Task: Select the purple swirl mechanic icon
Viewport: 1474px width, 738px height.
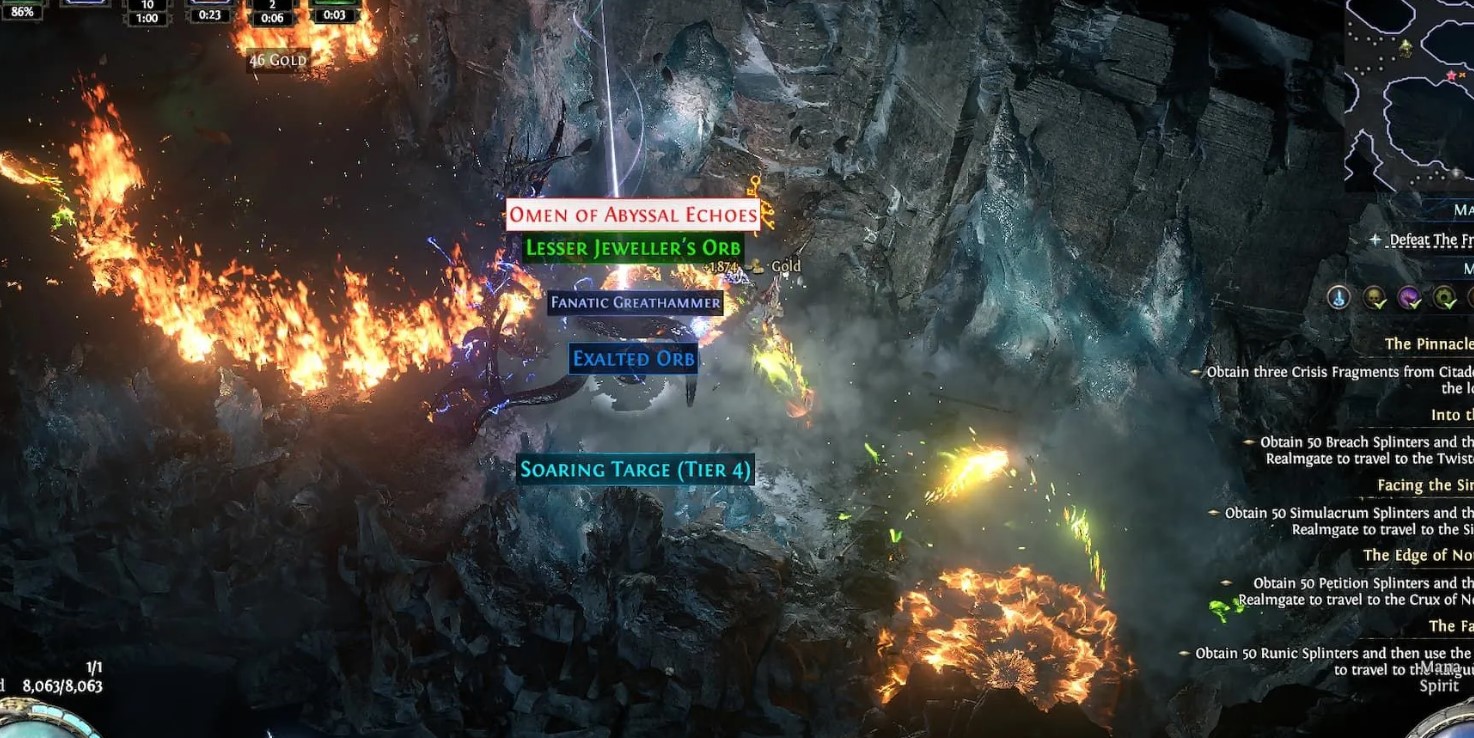Action: [1409, 297]
